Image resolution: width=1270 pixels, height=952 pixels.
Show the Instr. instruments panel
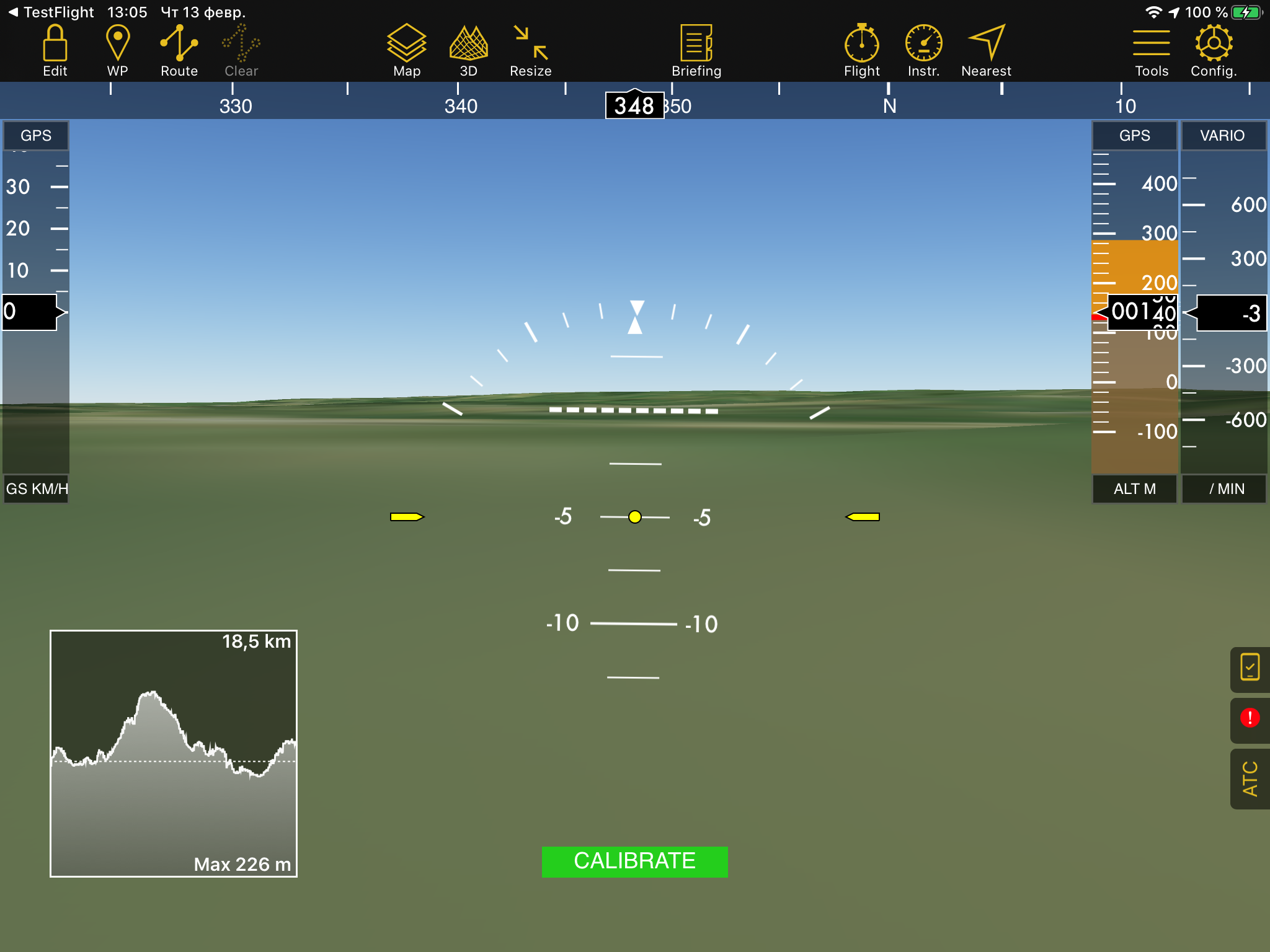click(923, 51)
